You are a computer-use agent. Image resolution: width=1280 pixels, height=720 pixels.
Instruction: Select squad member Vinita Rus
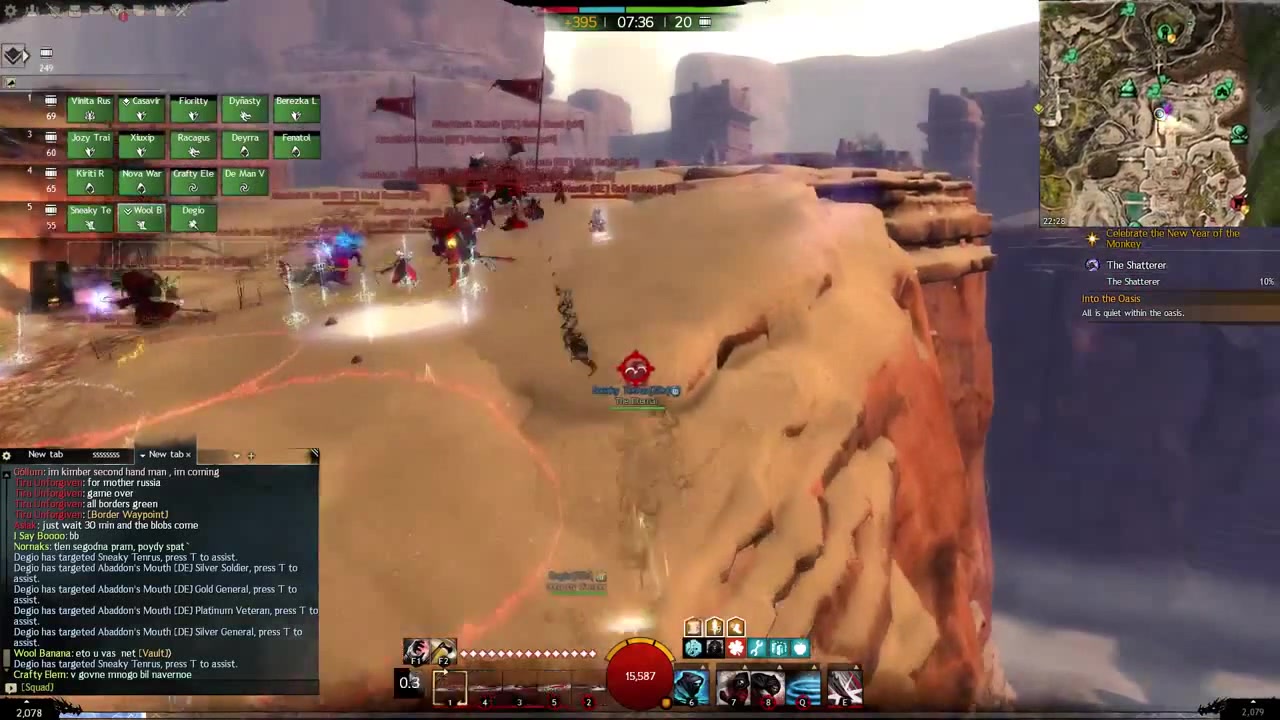tap(90, 109)
